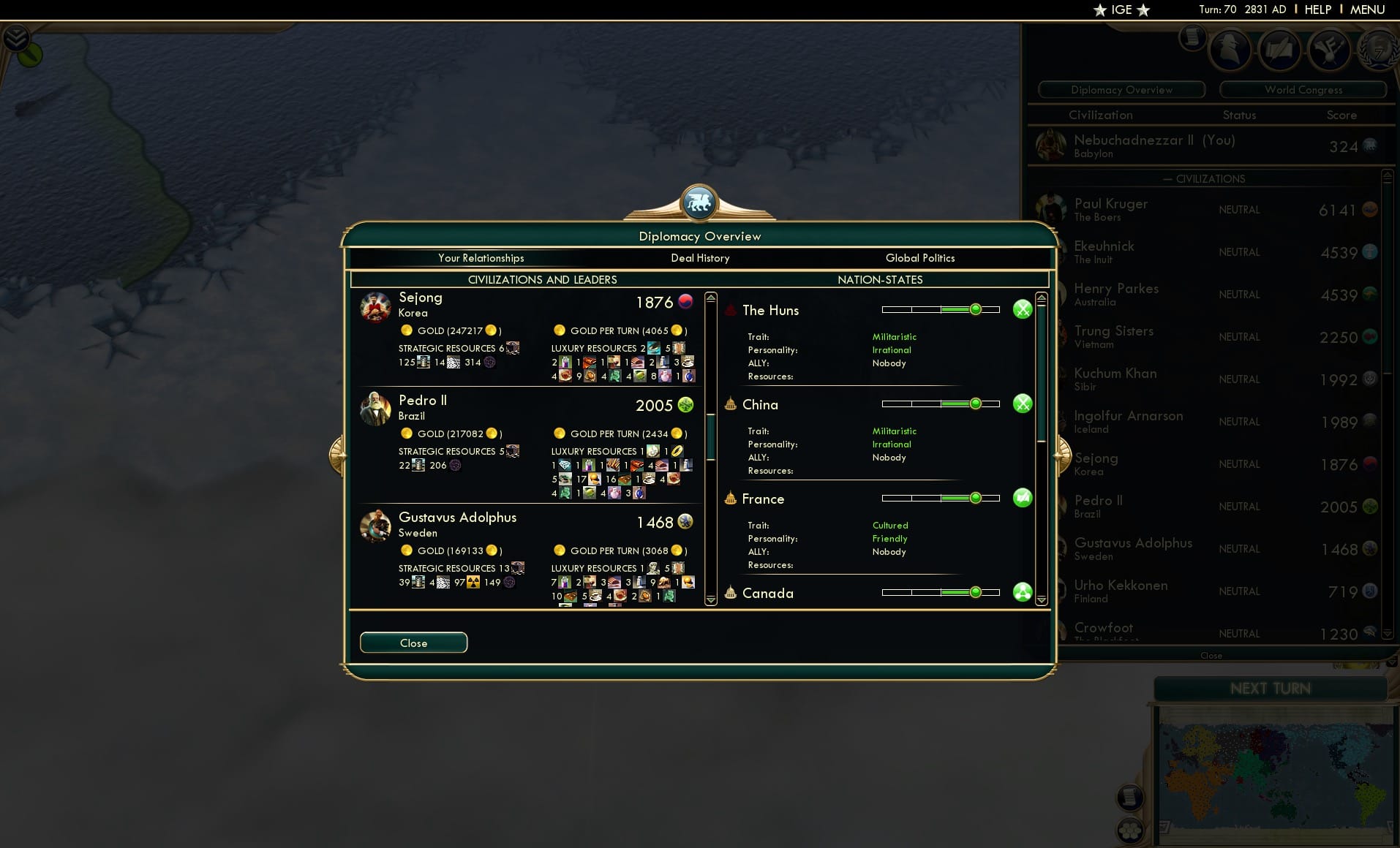Screen dimensions: 1400x848
Task: Click the influence icon next to Canada
Action: point(1022,592)
